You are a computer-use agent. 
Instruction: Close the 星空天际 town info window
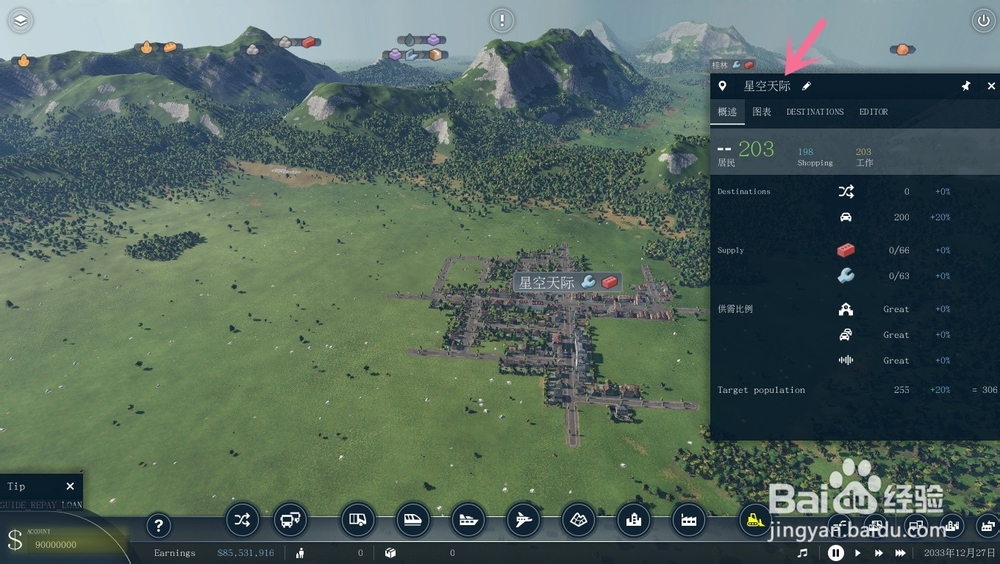(x=991, y=86)
